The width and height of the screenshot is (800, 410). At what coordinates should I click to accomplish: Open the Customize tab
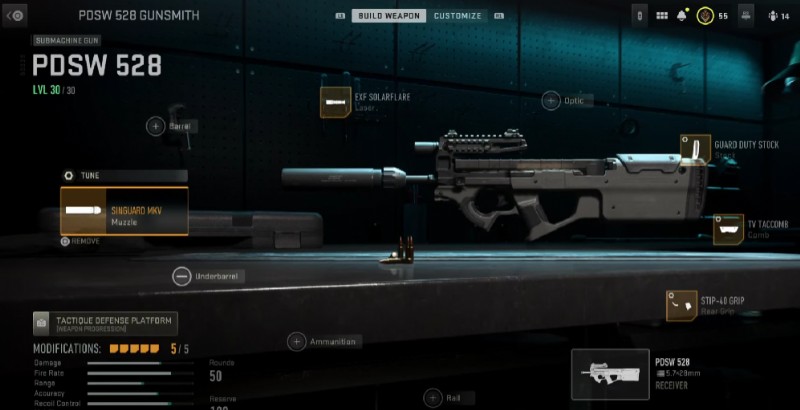pyautogui.click(x=458, y=16)
